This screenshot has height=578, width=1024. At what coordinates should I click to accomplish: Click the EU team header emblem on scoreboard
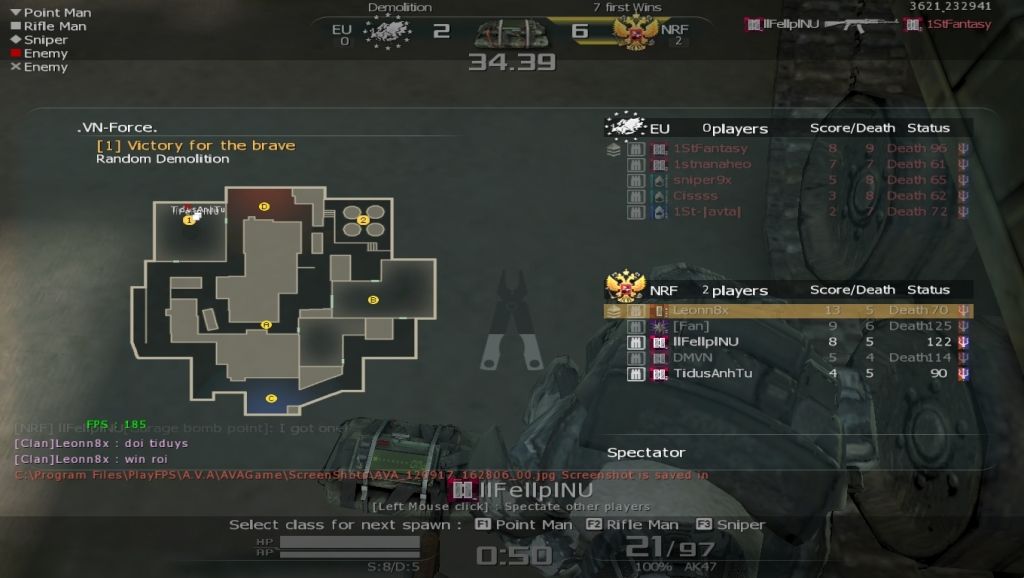(625, 127)
